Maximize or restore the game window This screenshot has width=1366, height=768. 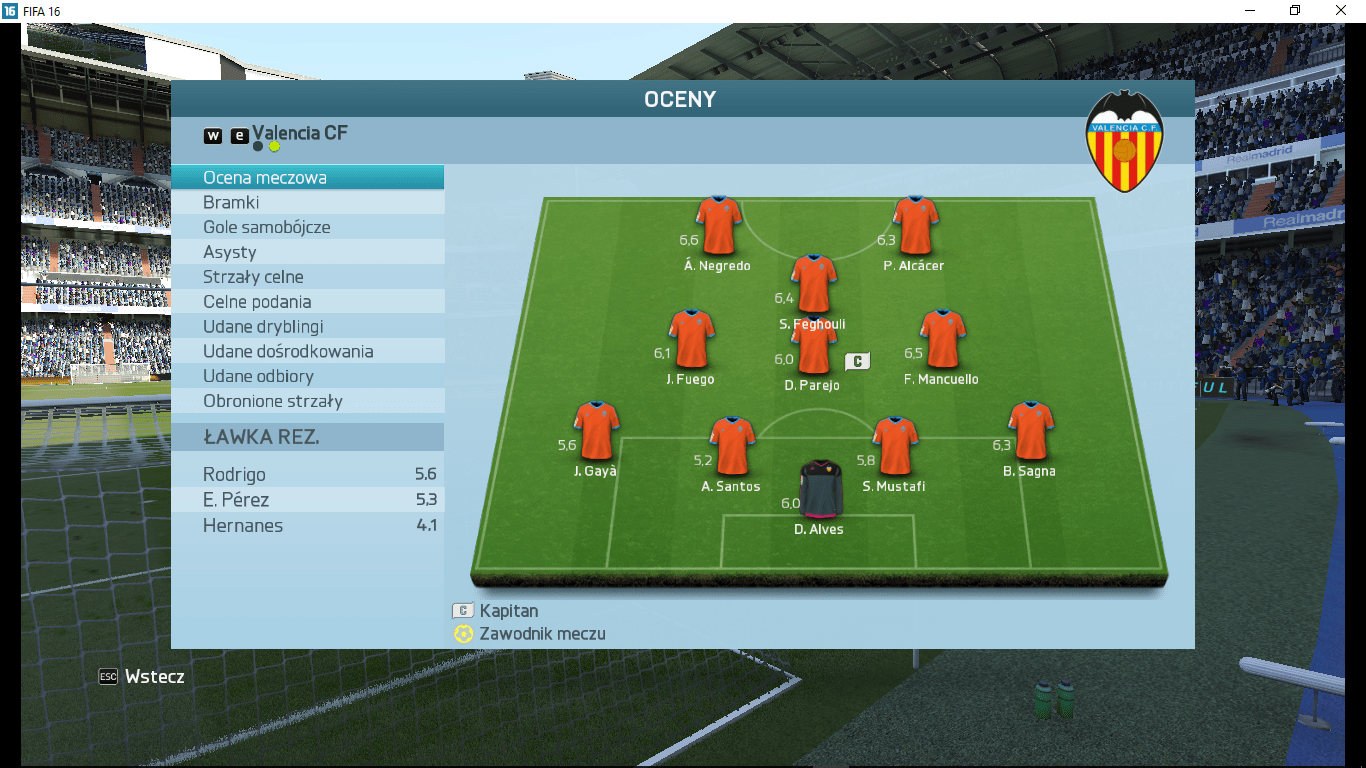coord(1295,10)
